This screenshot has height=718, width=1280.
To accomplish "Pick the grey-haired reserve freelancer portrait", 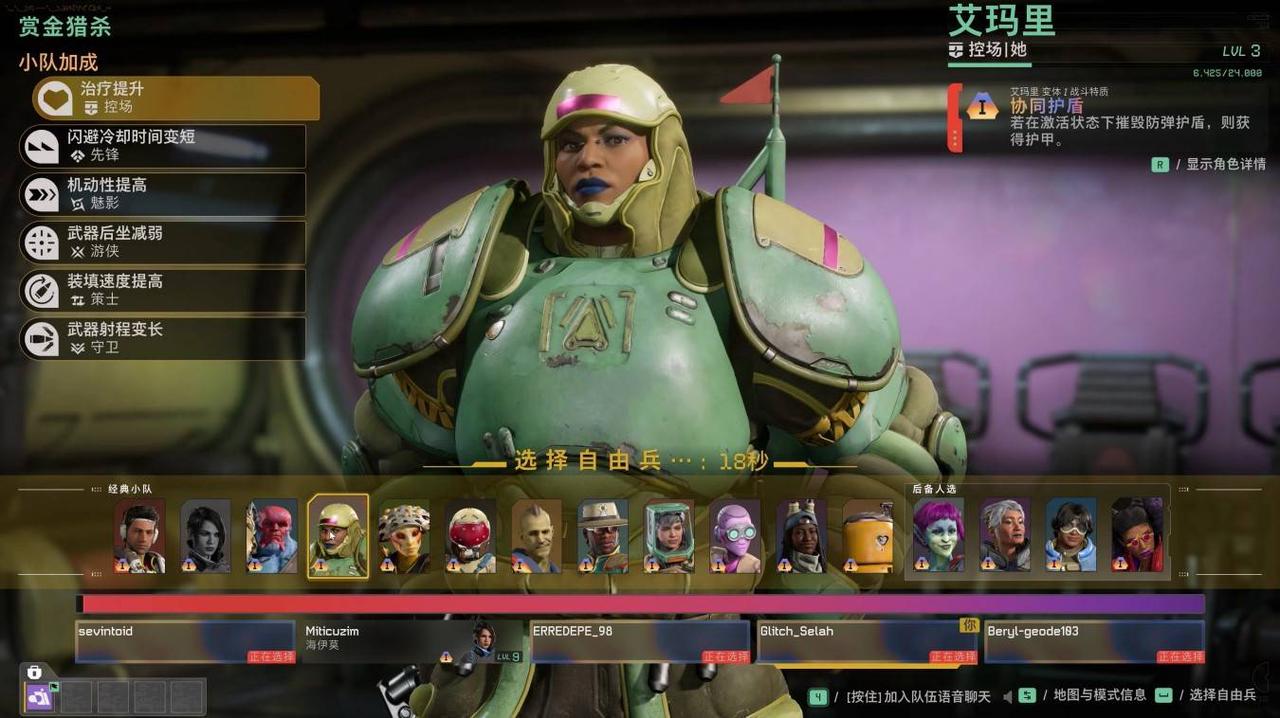I will pos(1005,536).
